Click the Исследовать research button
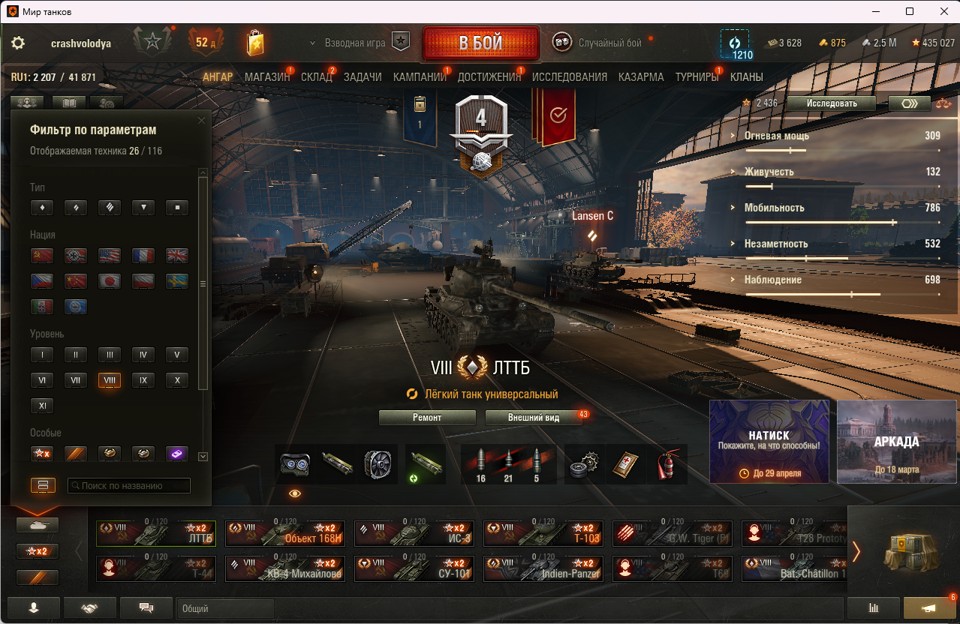960x624 pixels. 830,103
